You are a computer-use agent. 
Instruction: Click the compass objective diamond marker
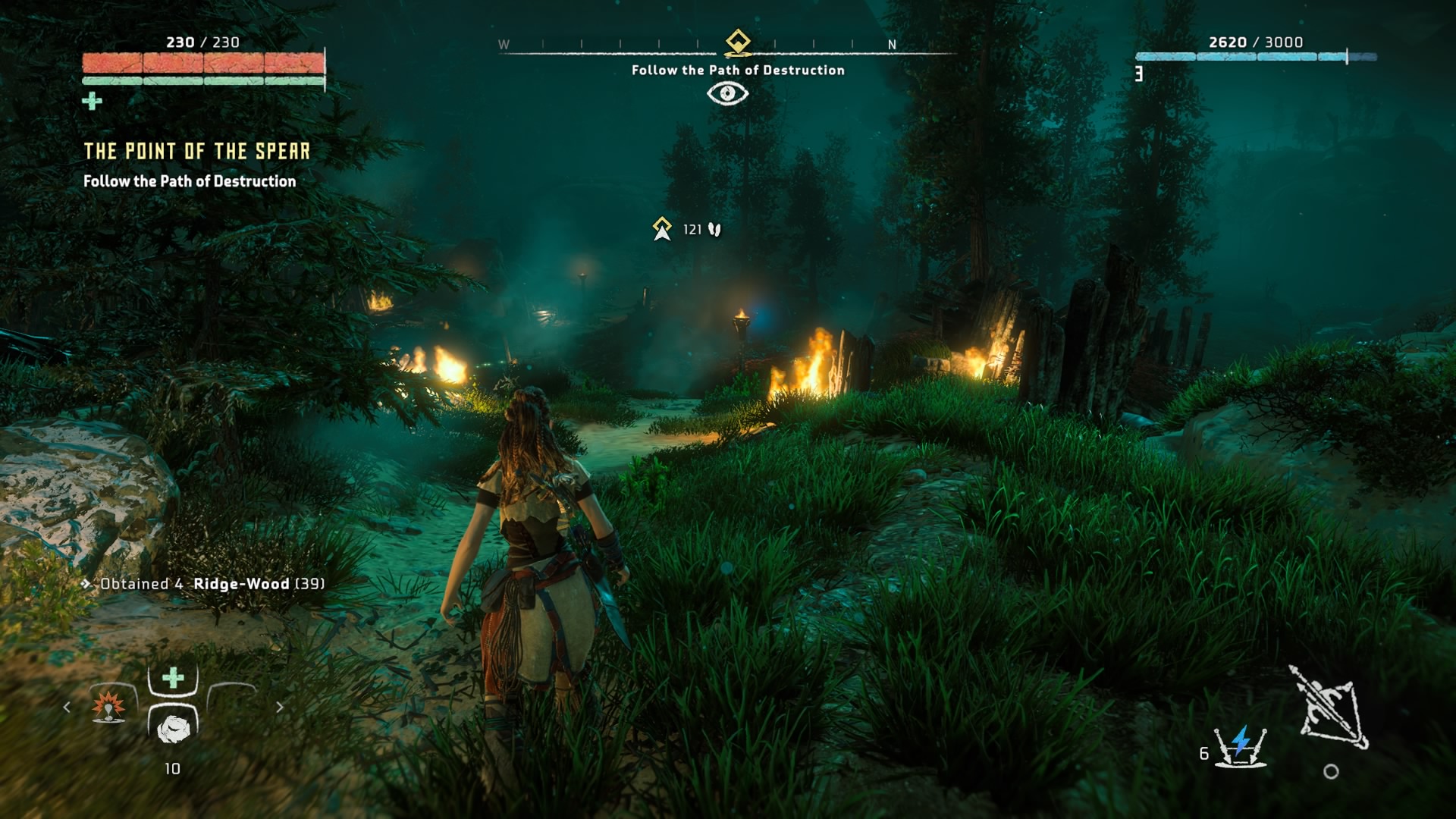(738, 41)
